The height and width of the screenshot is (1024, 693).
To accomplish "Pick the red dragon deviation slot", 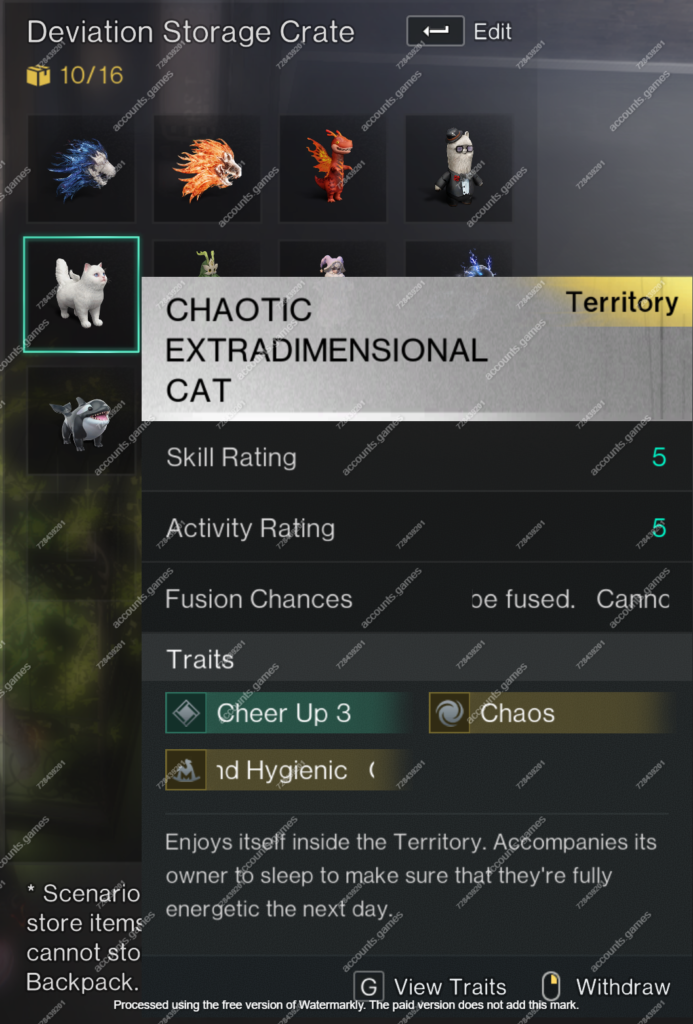I will tap(333, 168).
